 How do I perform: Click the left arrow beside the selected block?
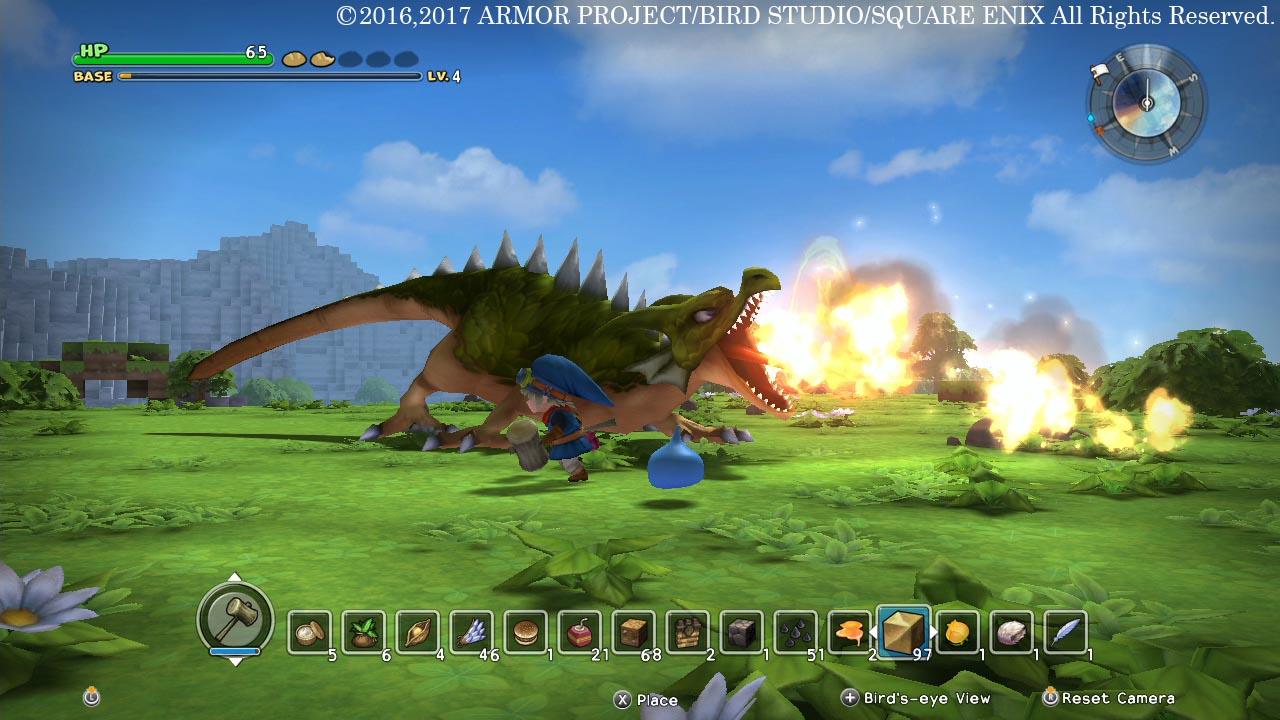pyautogui.click(x=872, y=630)
